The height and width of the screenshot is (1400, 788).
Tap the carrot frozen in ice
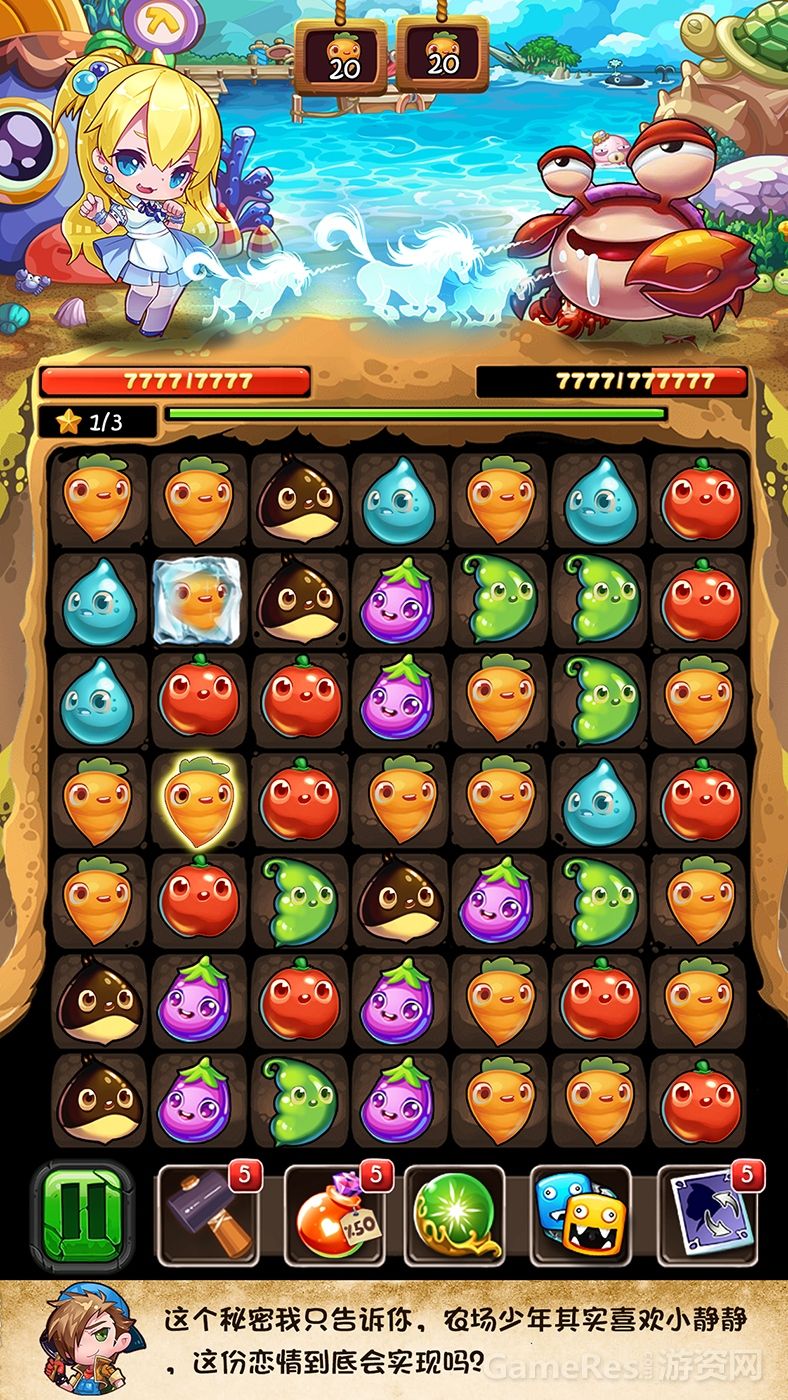199,601
